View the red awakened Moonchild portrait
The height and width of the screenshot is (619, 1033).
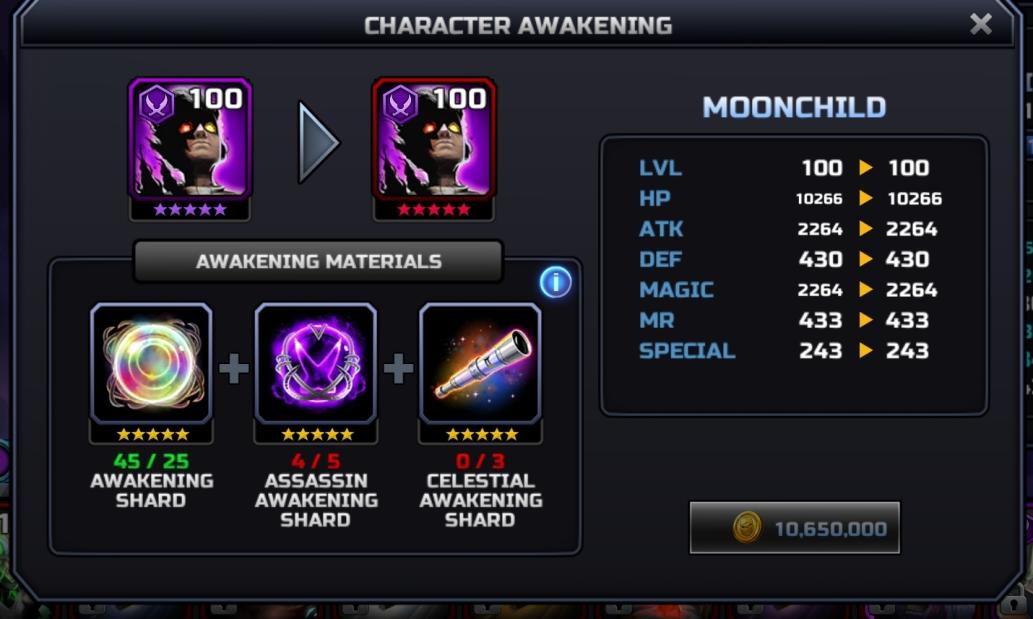coord(434,140)
